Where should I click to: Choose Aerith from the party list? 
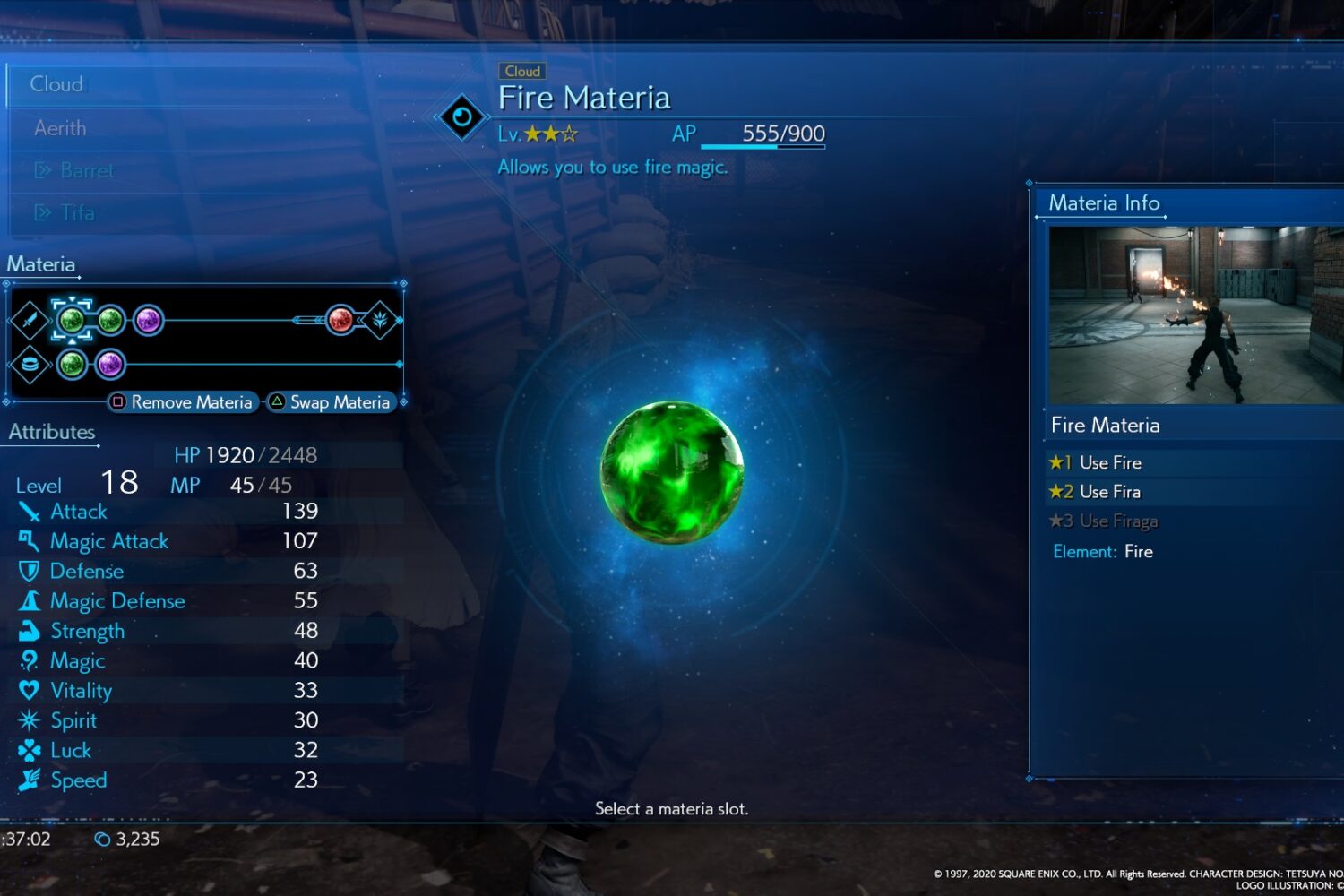(x=61, y=128)
